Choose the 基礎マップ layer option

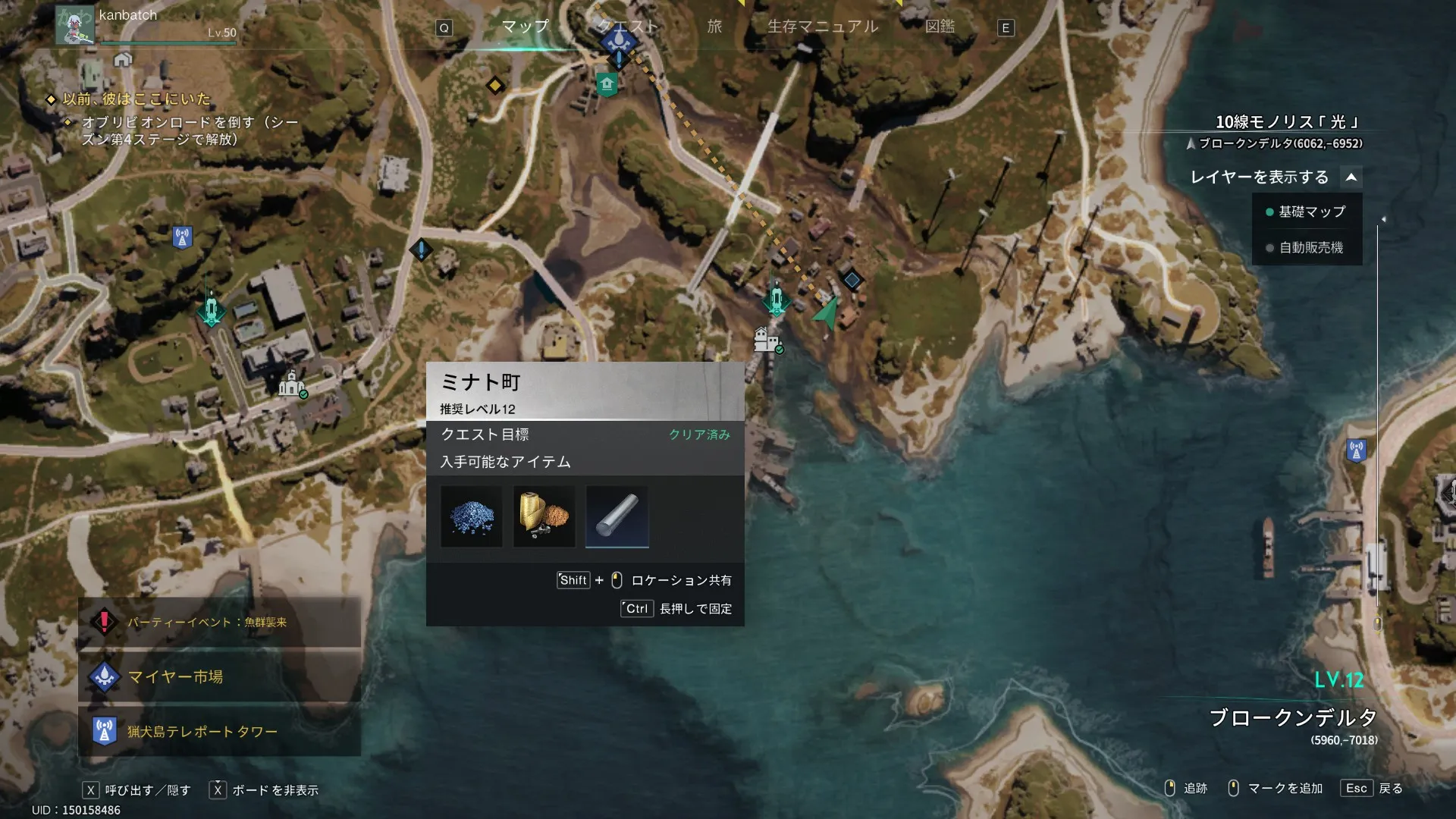point(1307,212)
